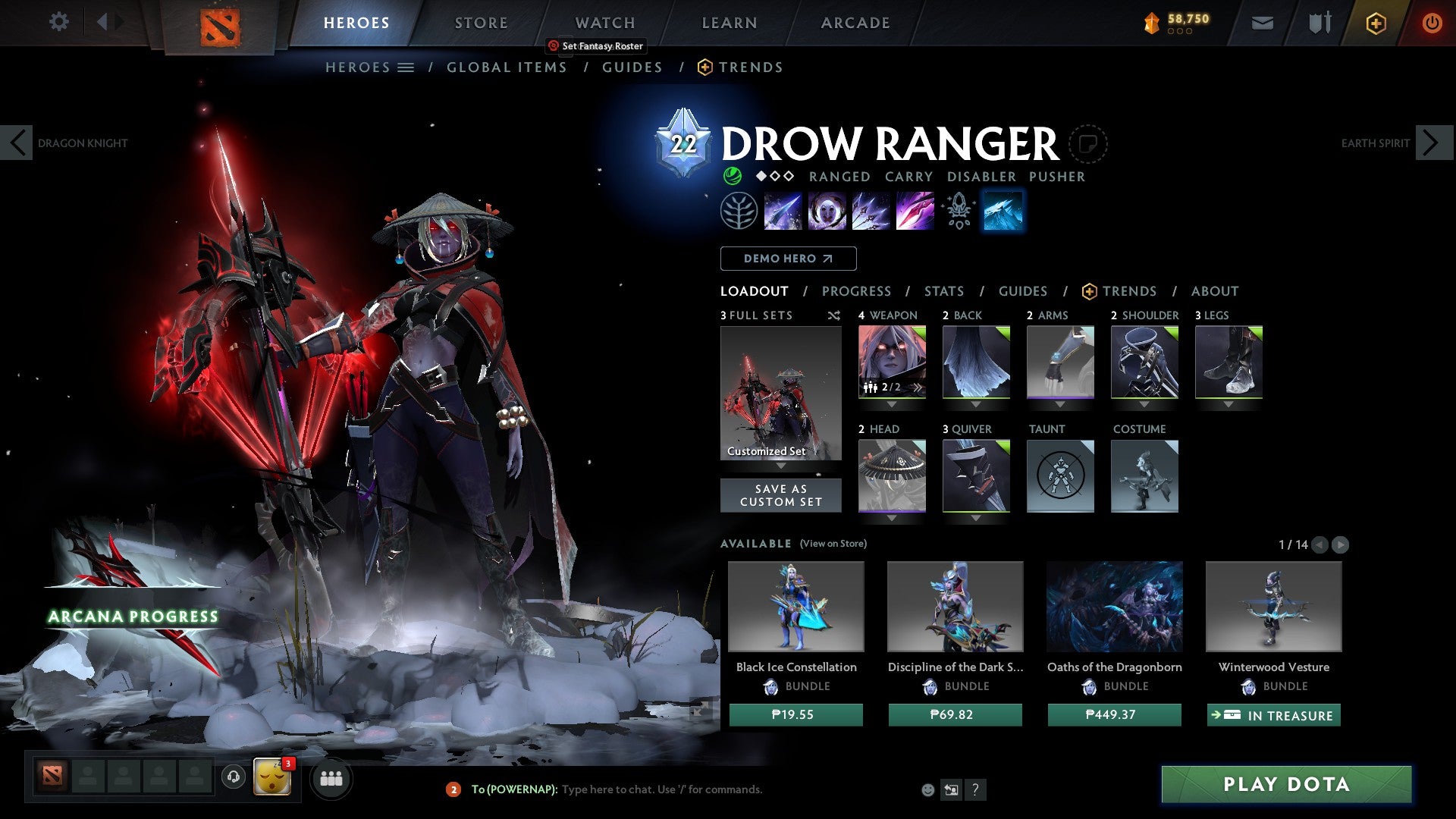
Task: Open the settings gear icon
Action: pyautogui.click(x=58, y=22)
